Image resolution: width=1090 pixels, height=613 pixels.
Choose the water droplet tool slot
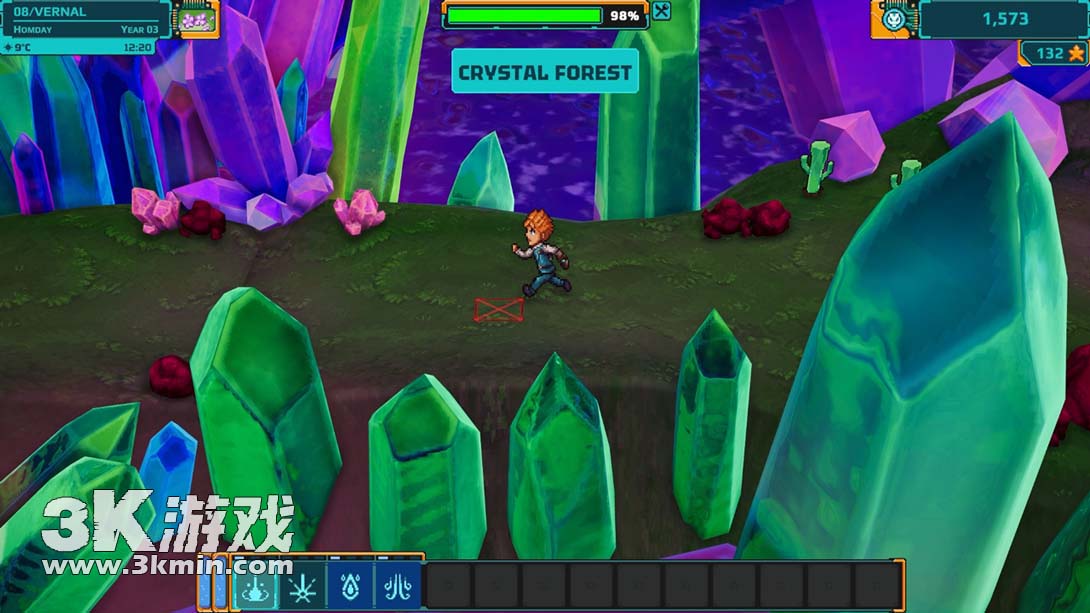pyautogui.click(x=350, y=585)
